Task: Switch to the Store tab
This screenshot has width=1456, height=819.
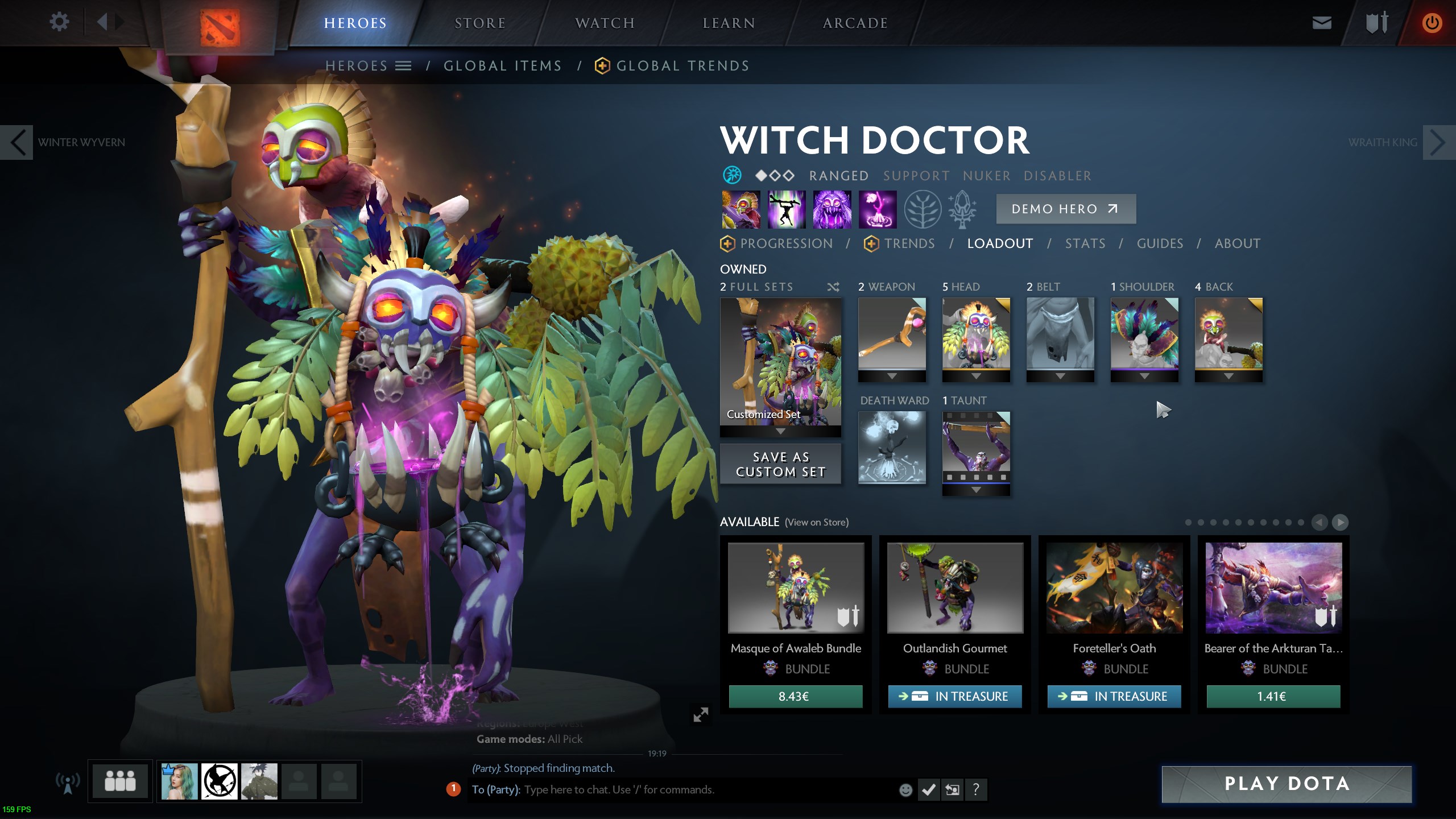Action: [480, 23]
